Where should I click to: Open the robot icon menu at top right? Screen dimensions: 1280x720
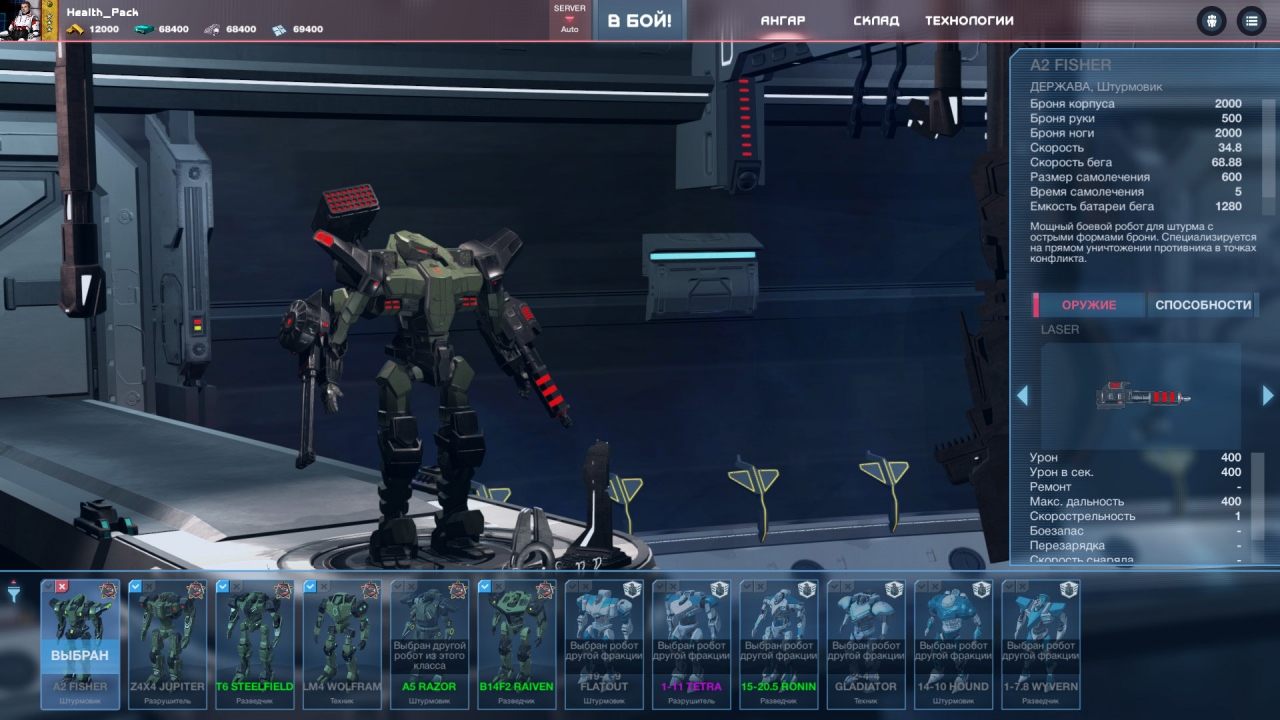[1211, 21]
